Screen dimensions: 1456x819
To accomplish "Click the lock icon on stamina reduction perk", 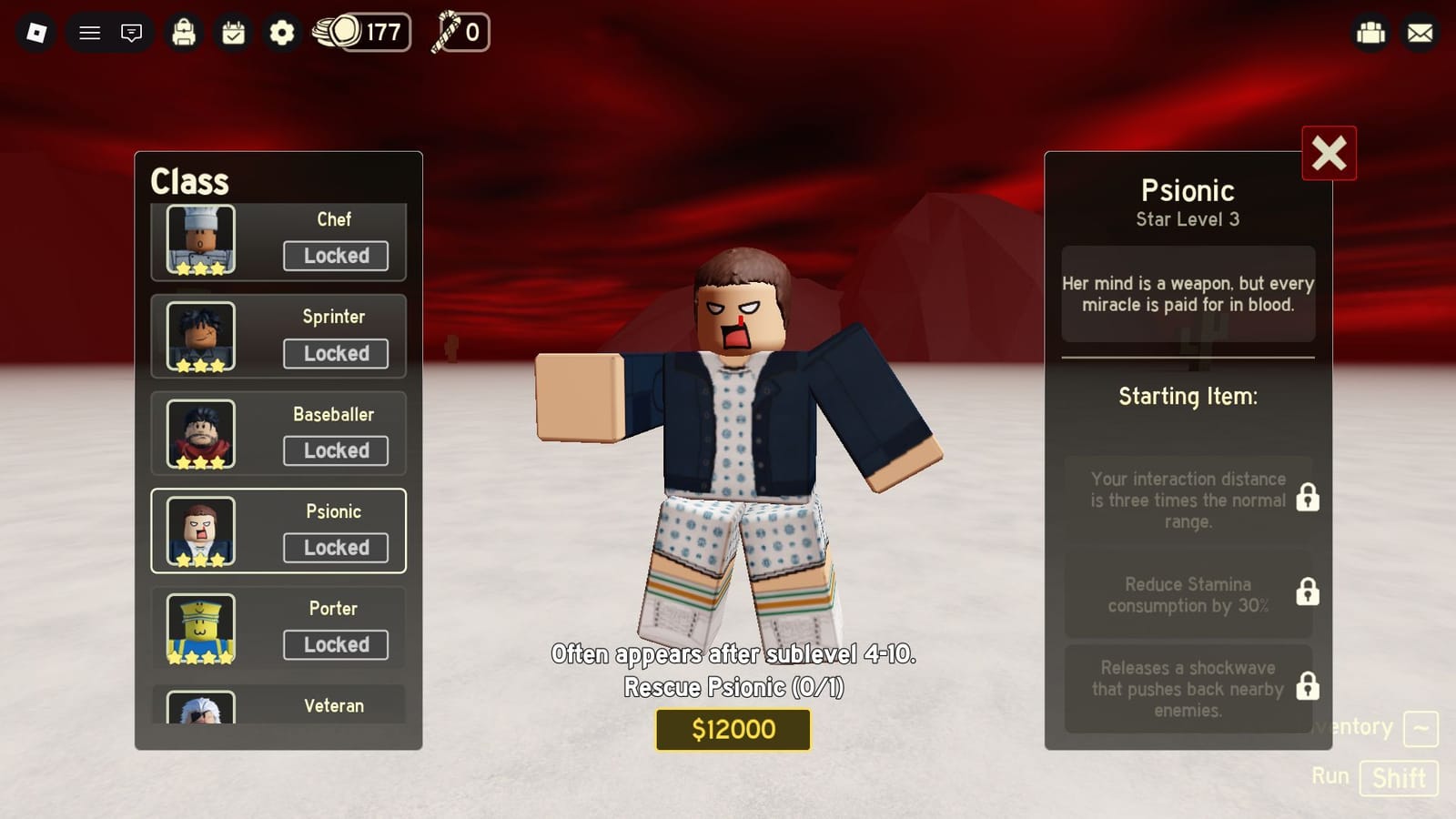I will coord(1308,592).
